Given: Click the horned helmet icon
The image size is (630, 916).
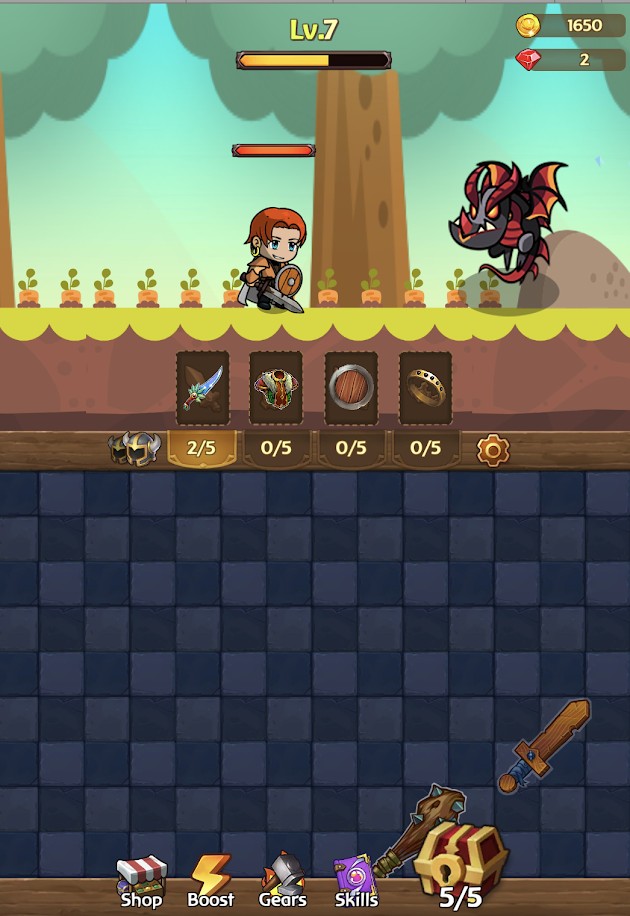Looking at the screenshot, I should (134, 449).
